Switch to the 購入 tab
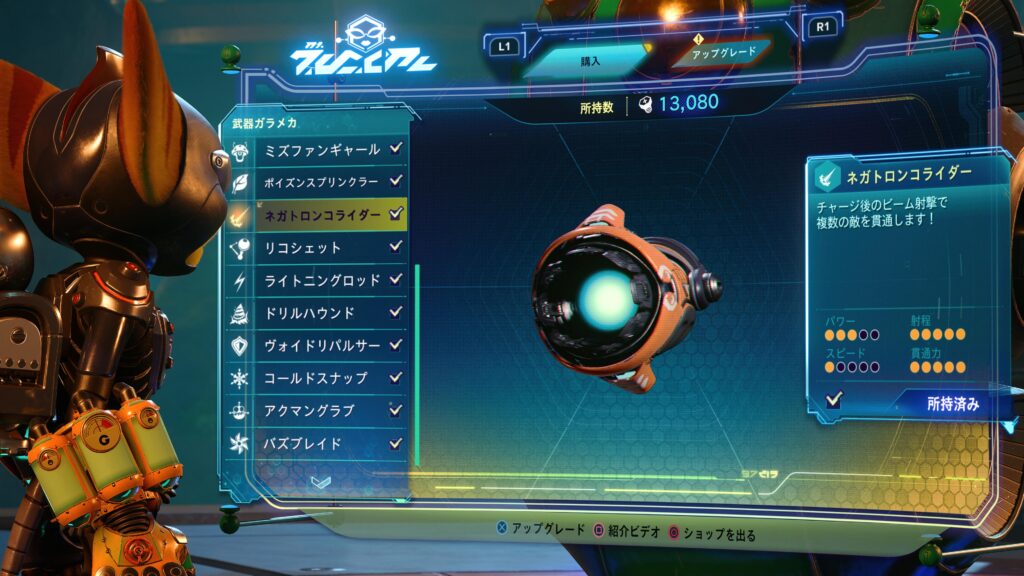 [x=589, y=60]
